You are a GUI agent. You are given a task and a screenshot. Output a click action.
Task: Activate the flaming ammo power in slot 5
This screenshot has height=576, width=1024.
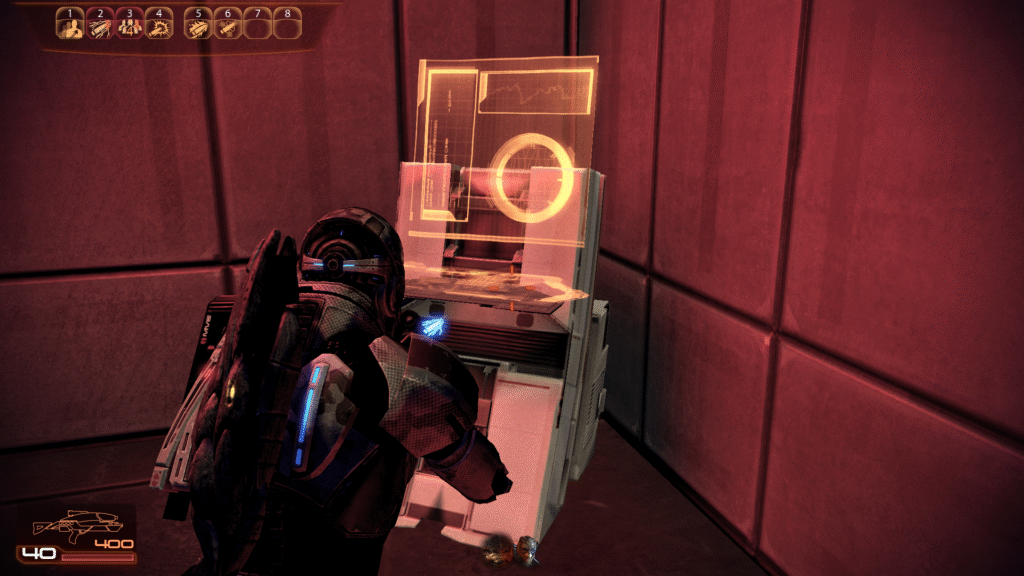tap(198, 26)
